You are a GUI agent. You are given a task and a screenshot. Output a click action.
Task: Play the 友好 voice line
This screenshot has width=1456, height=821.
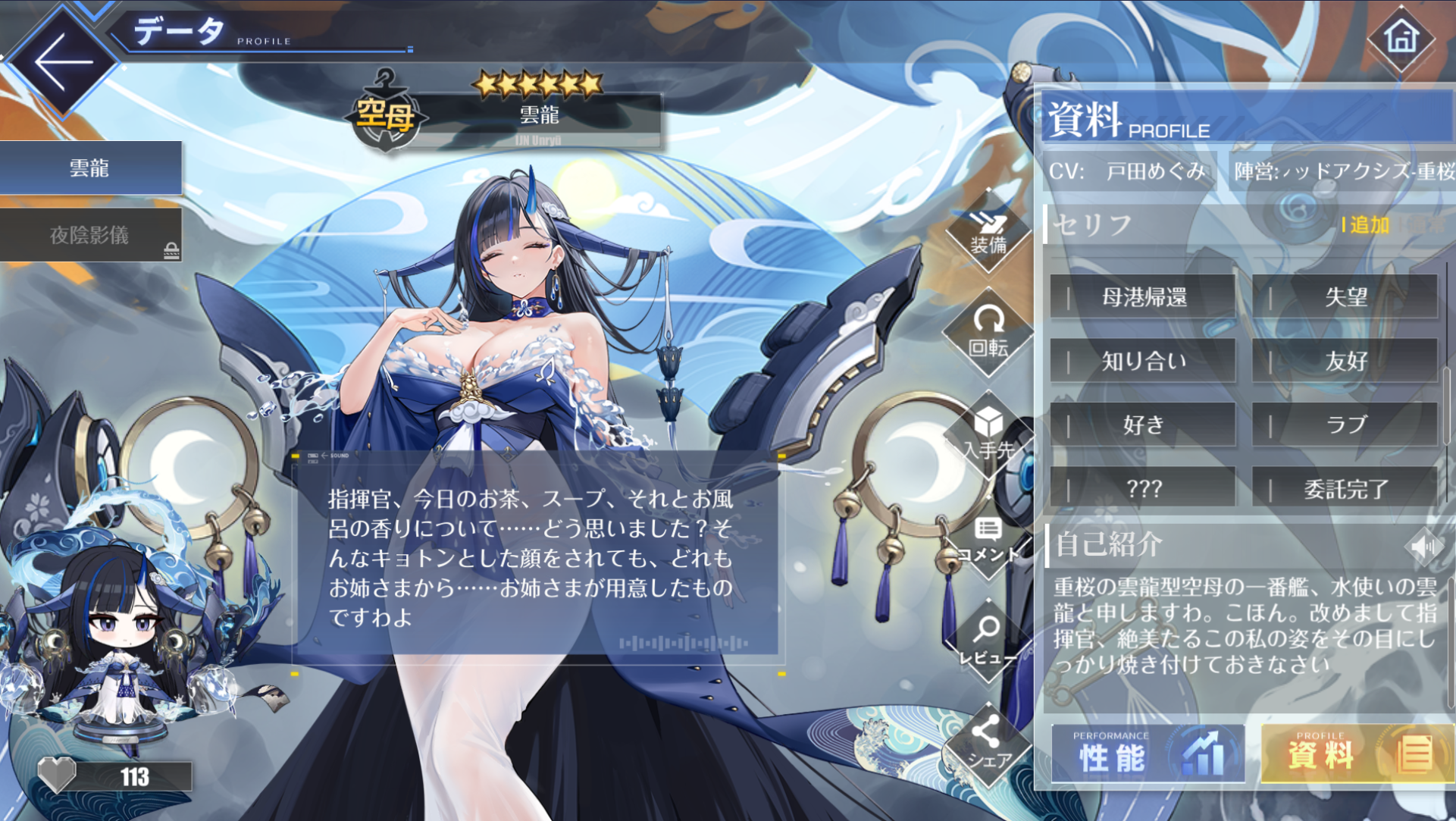point(1345,361)
